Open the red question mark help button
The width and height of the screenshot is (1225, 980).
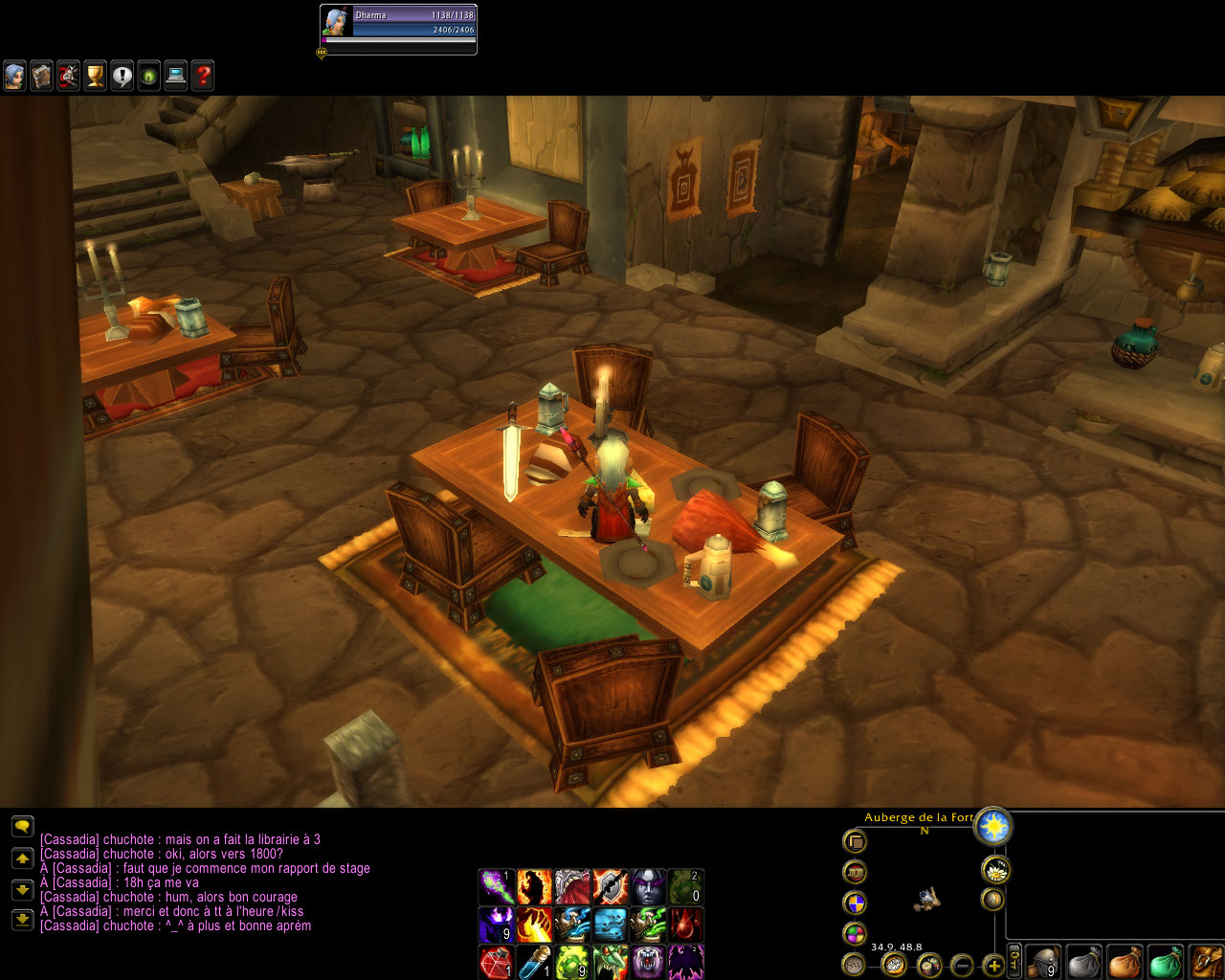tap(202, 76)
